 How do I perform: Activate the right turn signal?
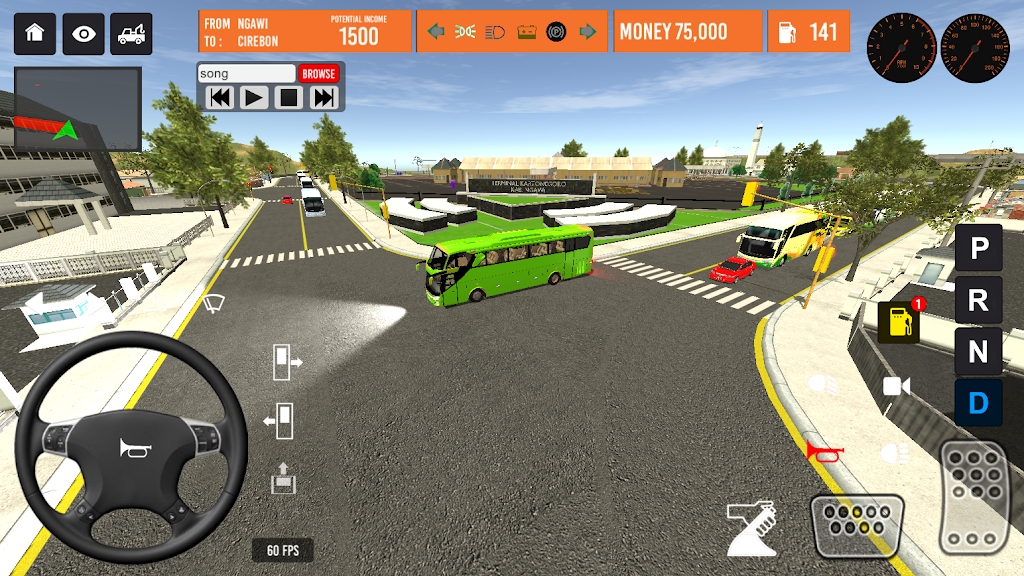tap(588, 32)
